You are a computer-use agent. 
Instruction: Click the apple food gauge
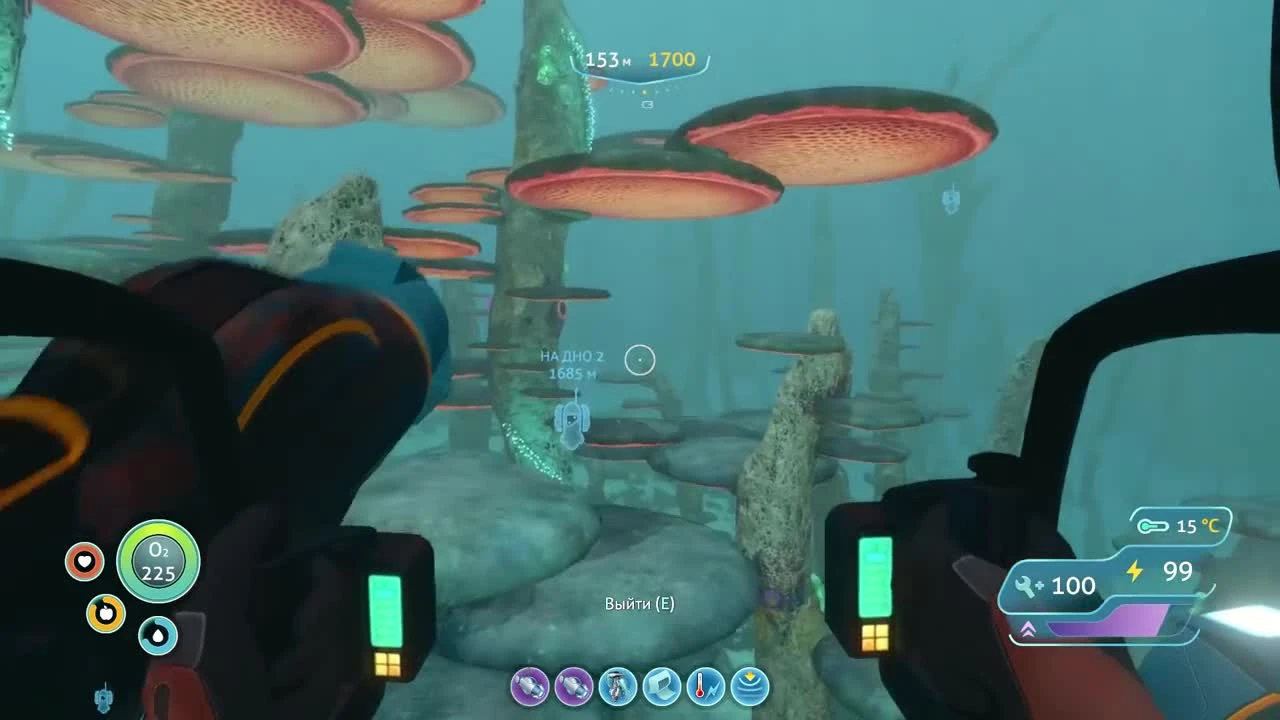(109, 615)
